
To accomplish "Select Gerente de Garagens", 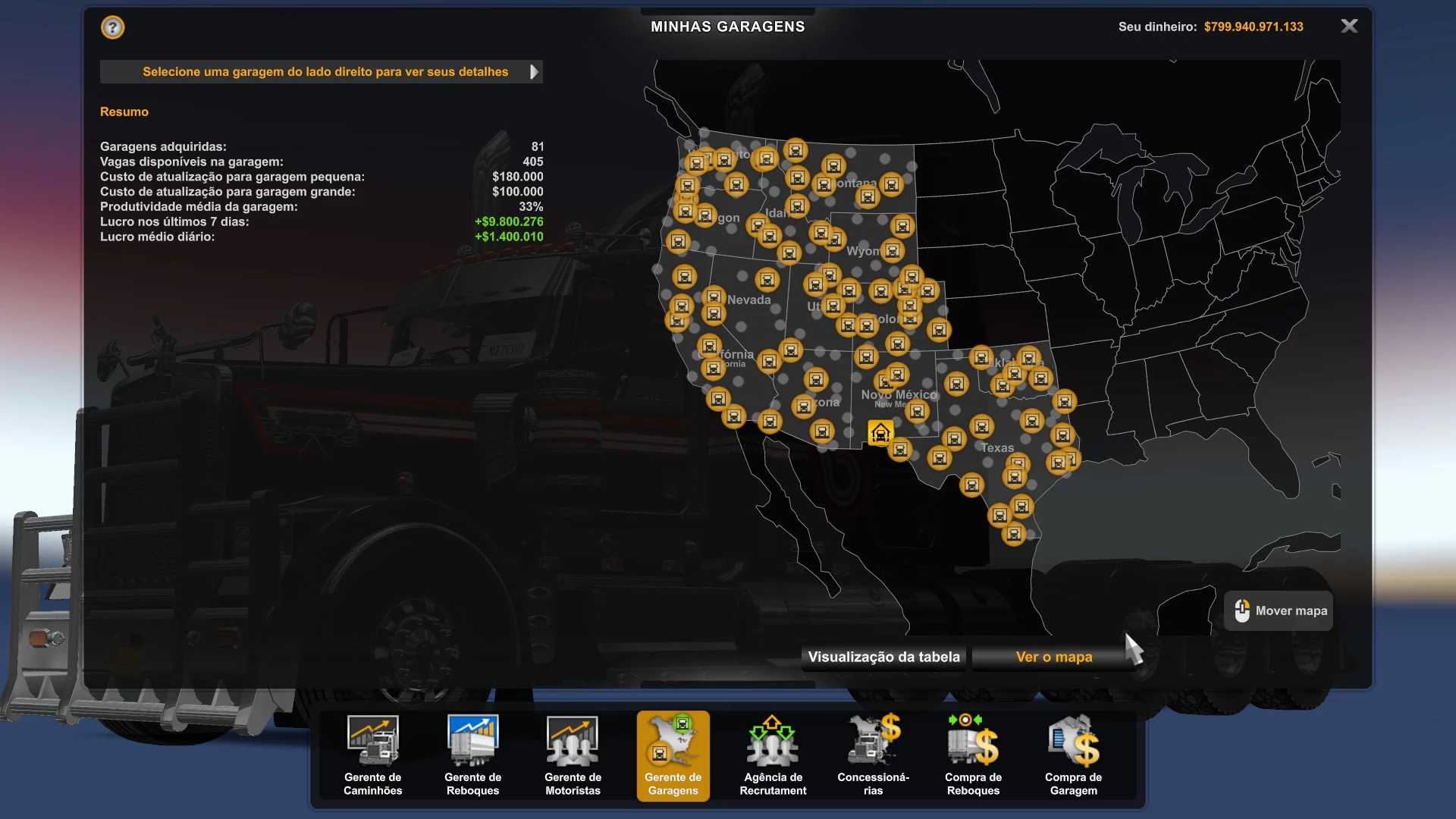I will [673, 755].
